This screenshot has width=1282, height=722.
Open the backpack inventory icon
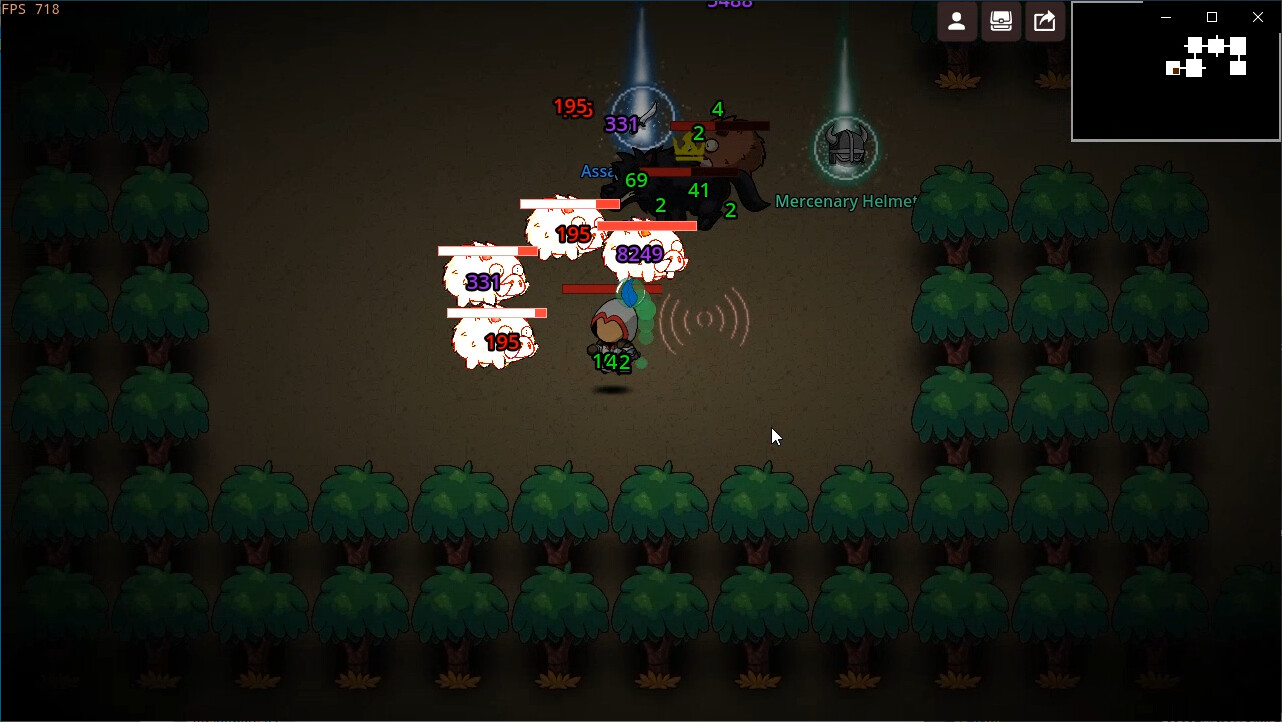coord(1001,21)
